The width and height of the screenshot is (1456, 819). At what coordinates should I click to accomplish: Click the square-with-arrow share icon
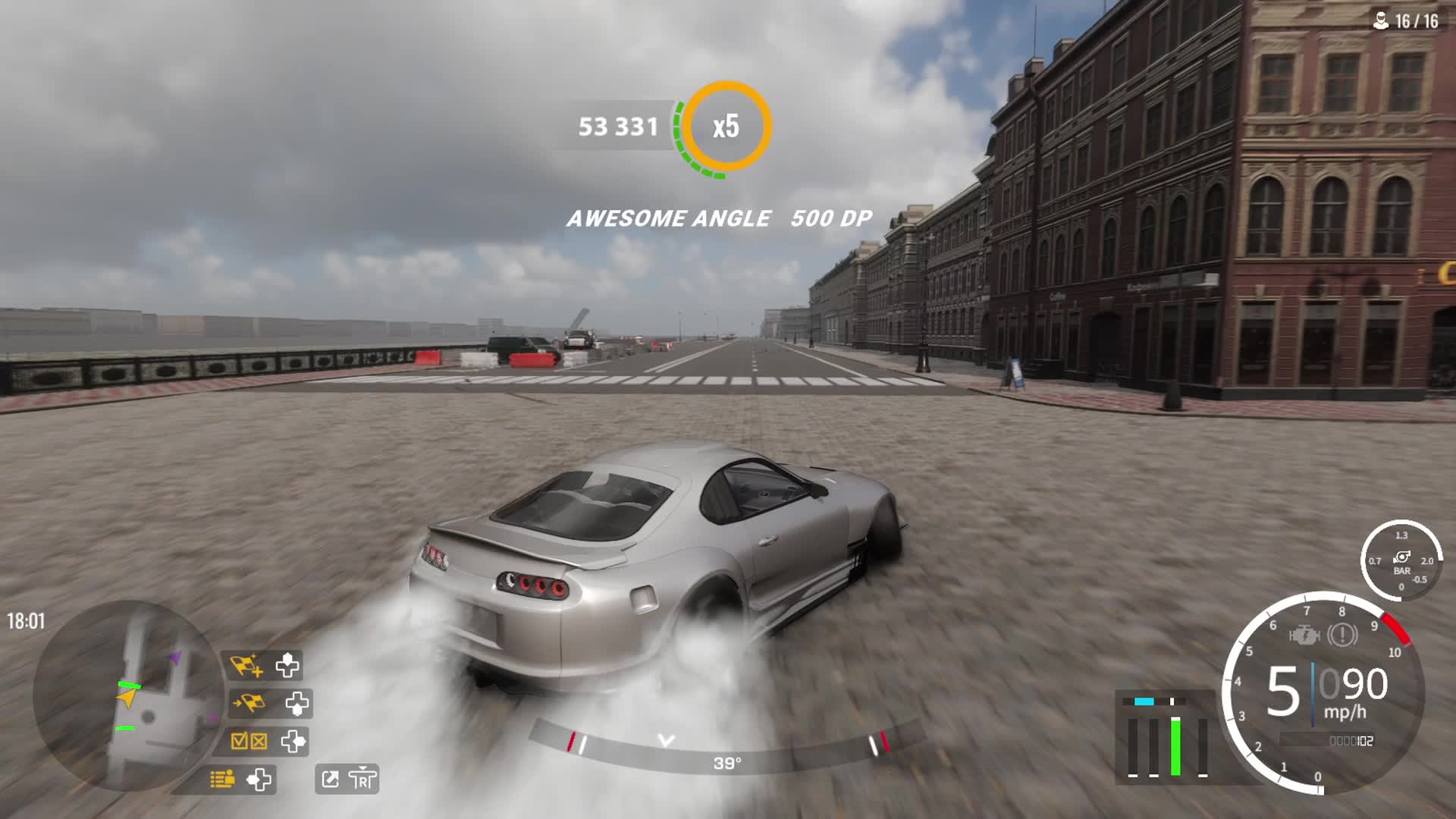(331, 779)
